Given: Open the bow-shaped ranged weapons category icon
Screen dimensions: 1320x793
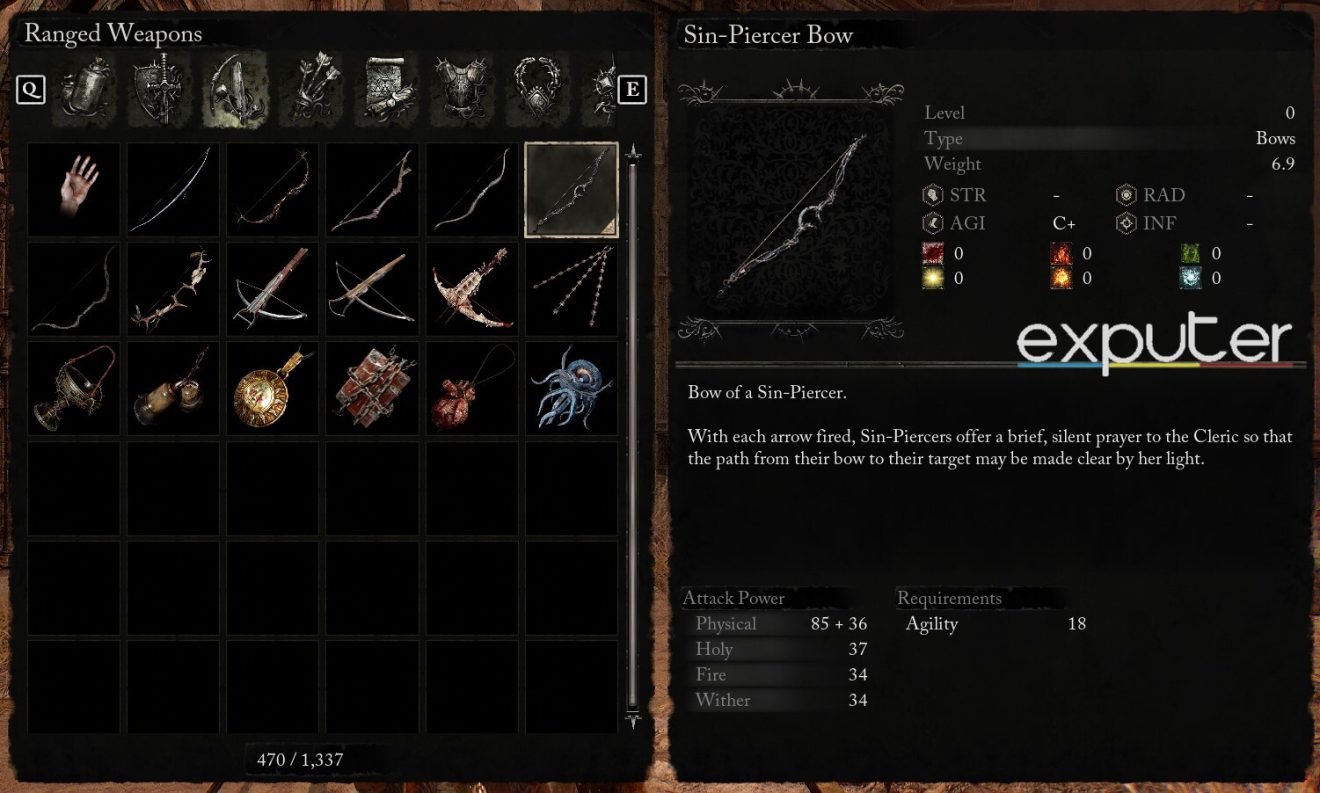Looking at the screenshot, I should point(237,85).
